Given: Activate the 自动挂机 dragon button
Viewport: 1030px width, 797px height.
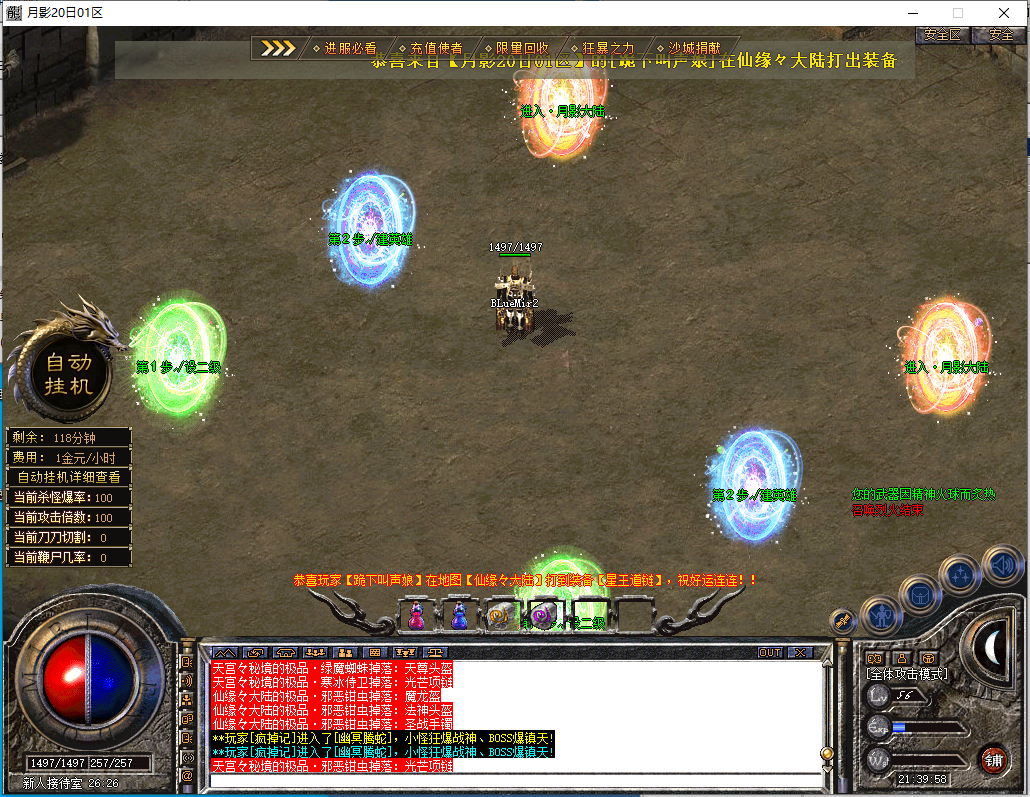Looking at the screenshot, I should (x=67, y=374).
